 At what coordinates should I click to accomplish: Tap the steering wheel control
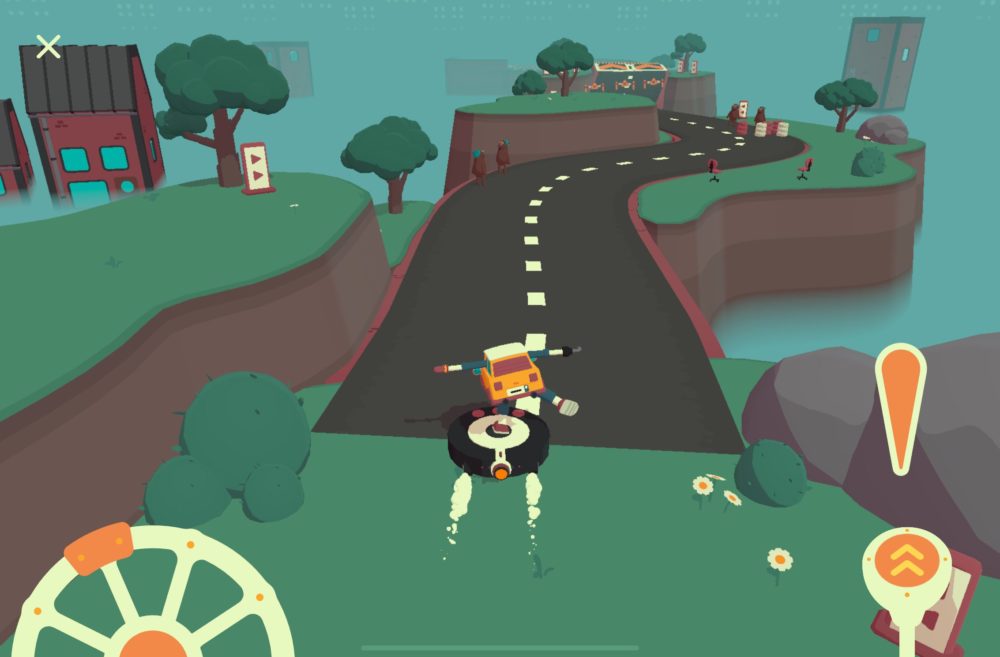click(152, 600)
